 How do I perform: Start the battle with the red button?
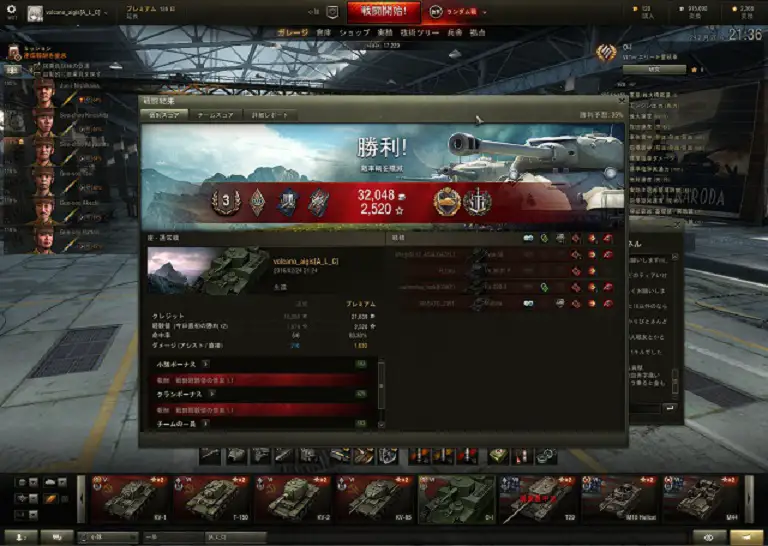click(384, 12)
